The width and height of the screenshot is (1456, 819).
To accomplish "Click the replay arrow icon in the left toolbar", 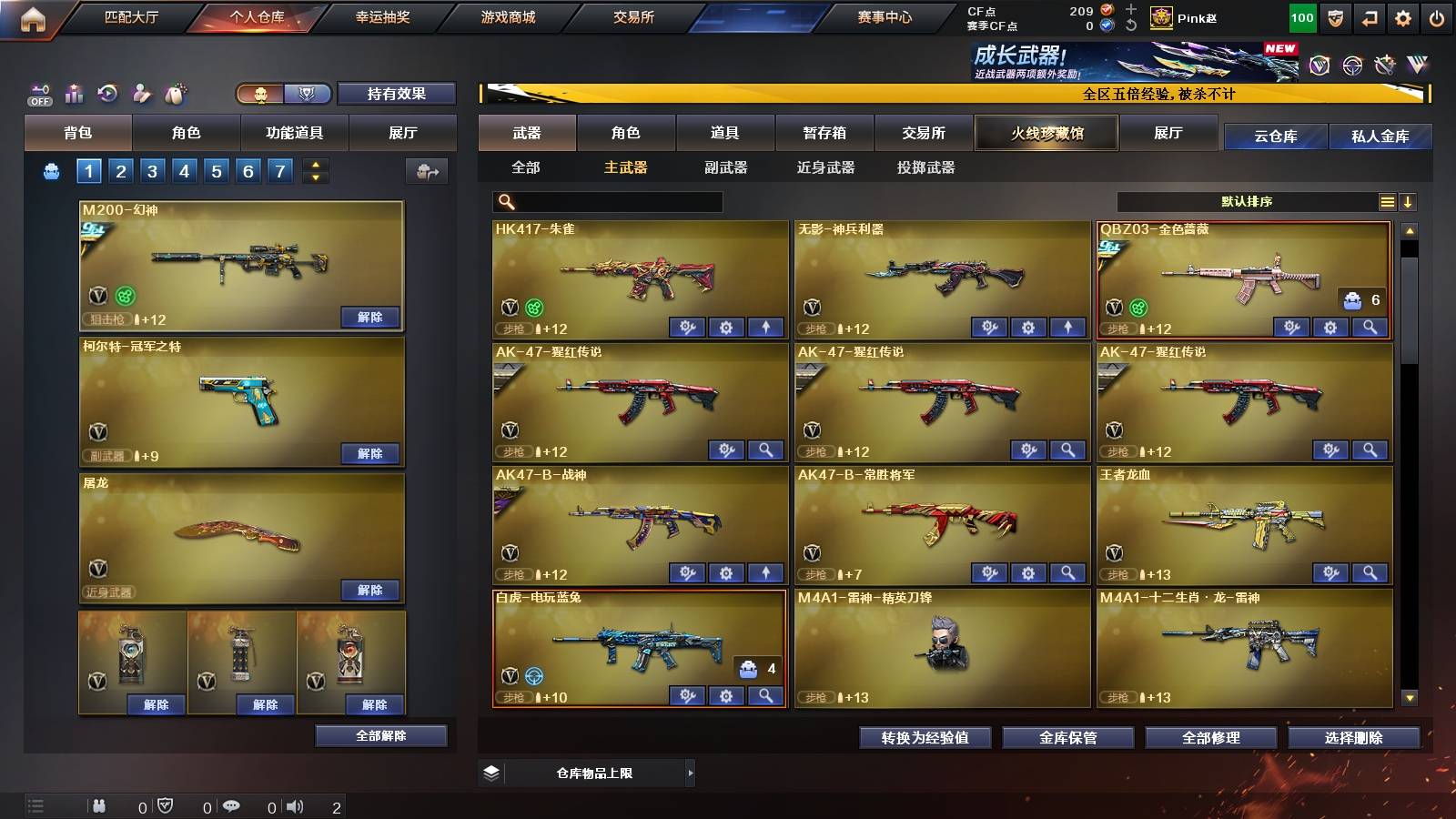I will [106, 94].
